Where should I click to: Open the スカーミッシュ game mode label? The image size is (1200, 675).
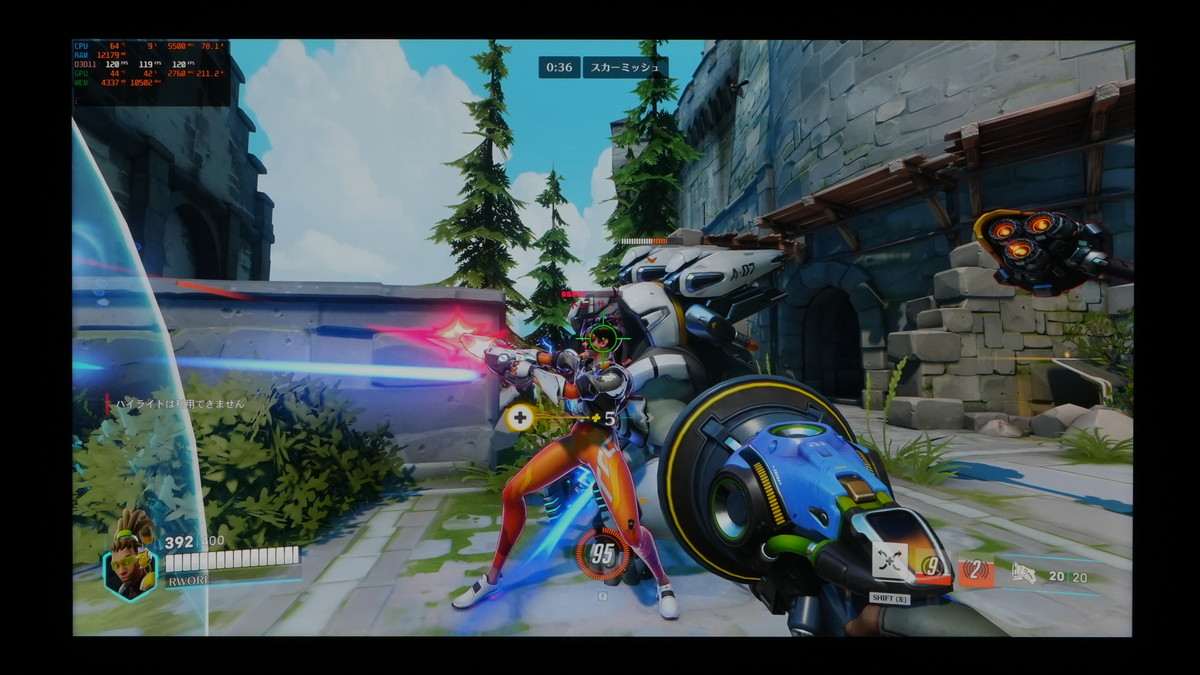[625, 67]
